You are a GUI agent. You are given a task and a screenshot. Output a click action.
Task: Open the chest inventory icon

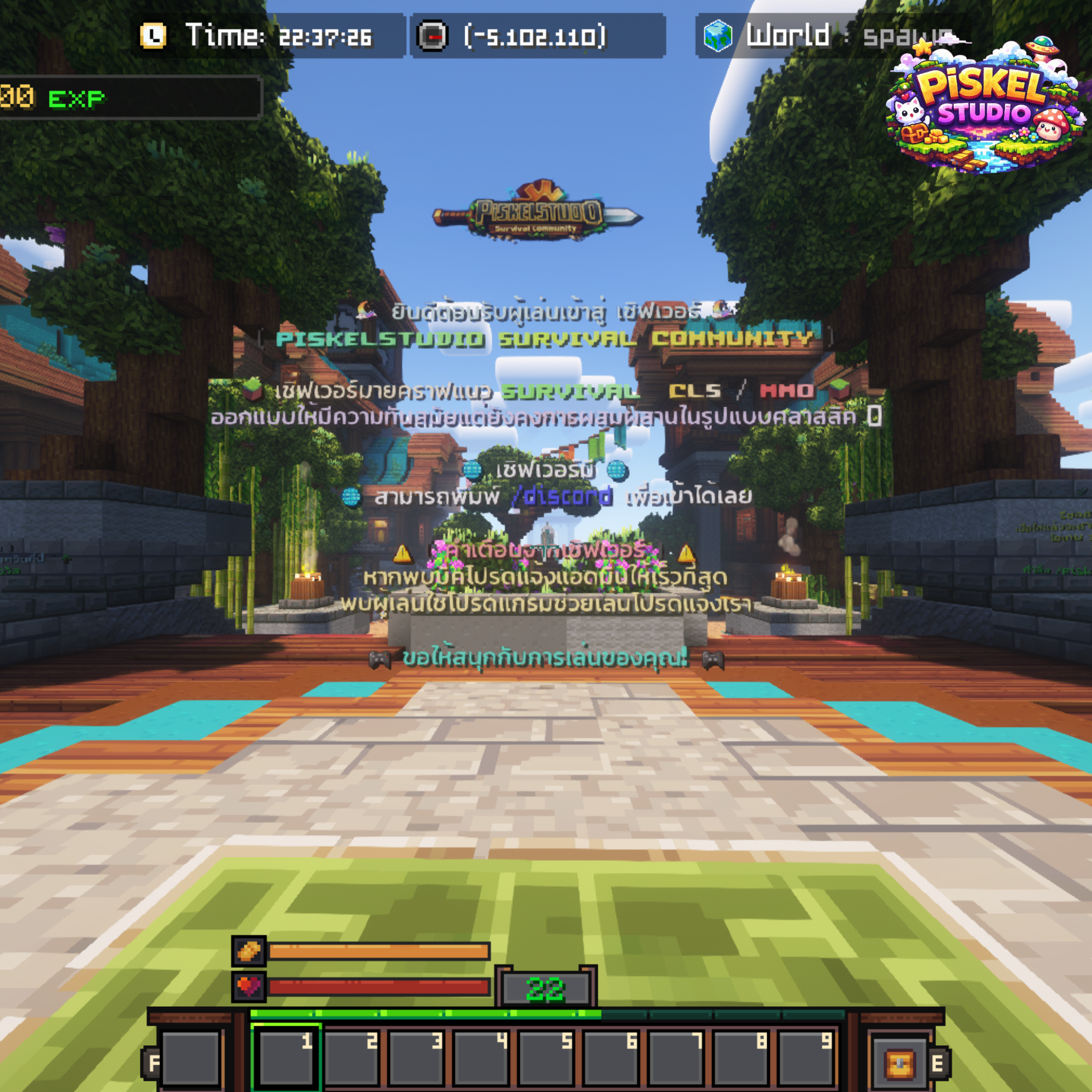click(899, 1065)
